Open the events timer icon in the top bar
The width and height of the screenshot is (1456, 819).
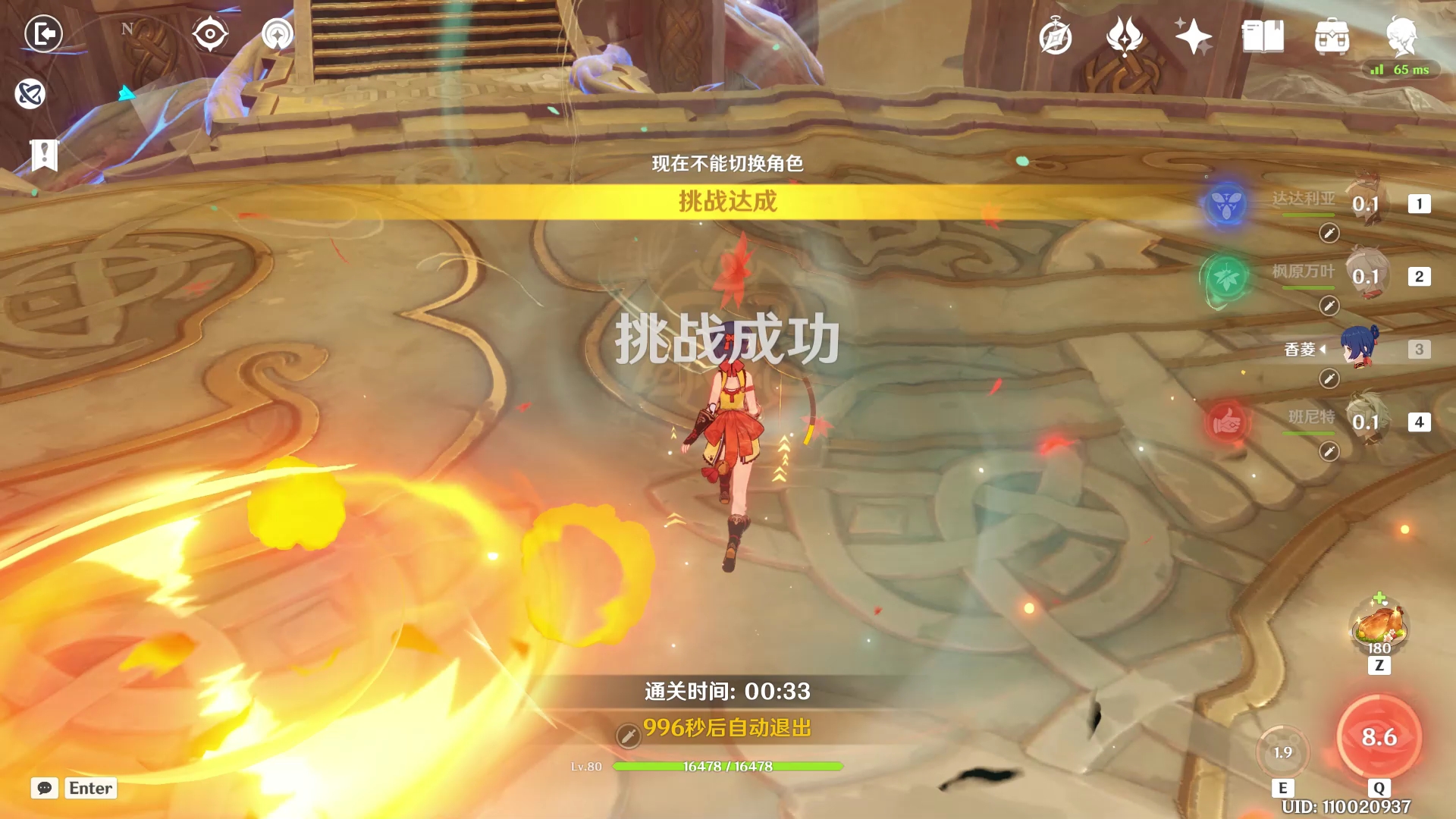pos(1057,36)
